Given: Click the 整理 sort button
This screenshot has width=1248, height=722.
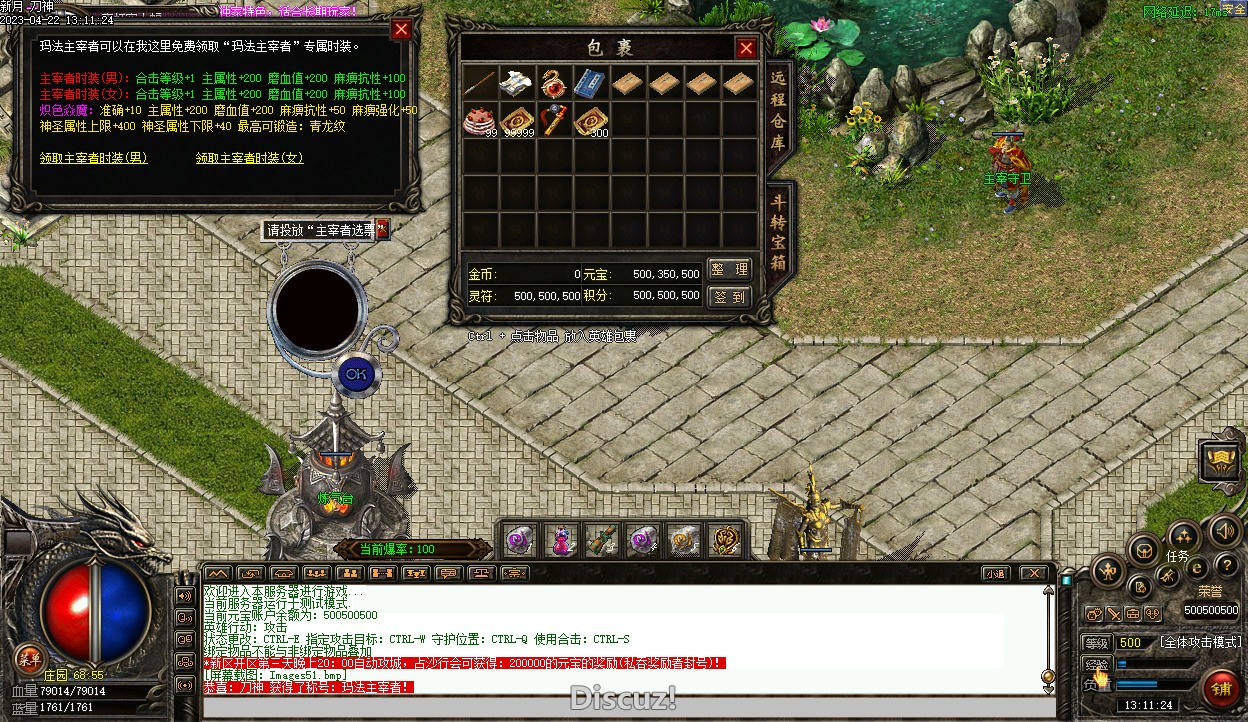Looking at the screenshot, I should 729,270.
